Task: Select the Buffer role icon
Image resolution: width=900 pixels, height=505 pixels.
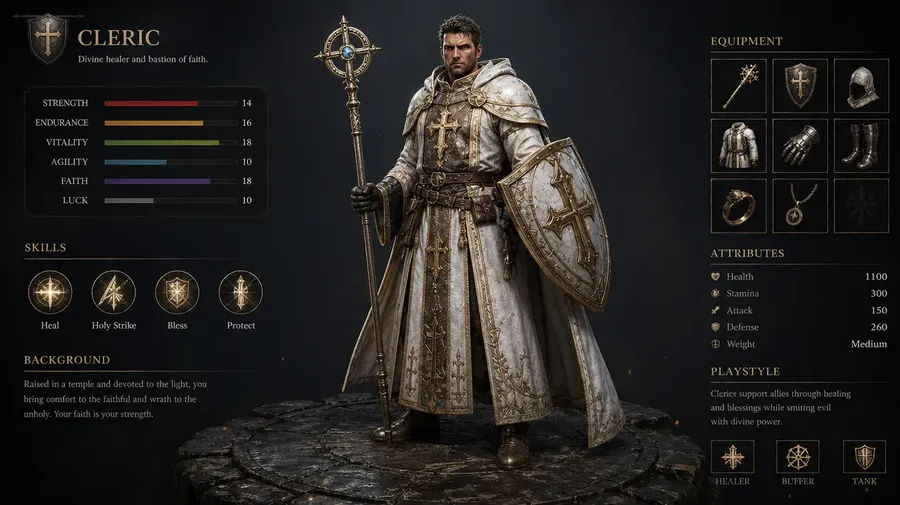Action: [x=798, y=457]
